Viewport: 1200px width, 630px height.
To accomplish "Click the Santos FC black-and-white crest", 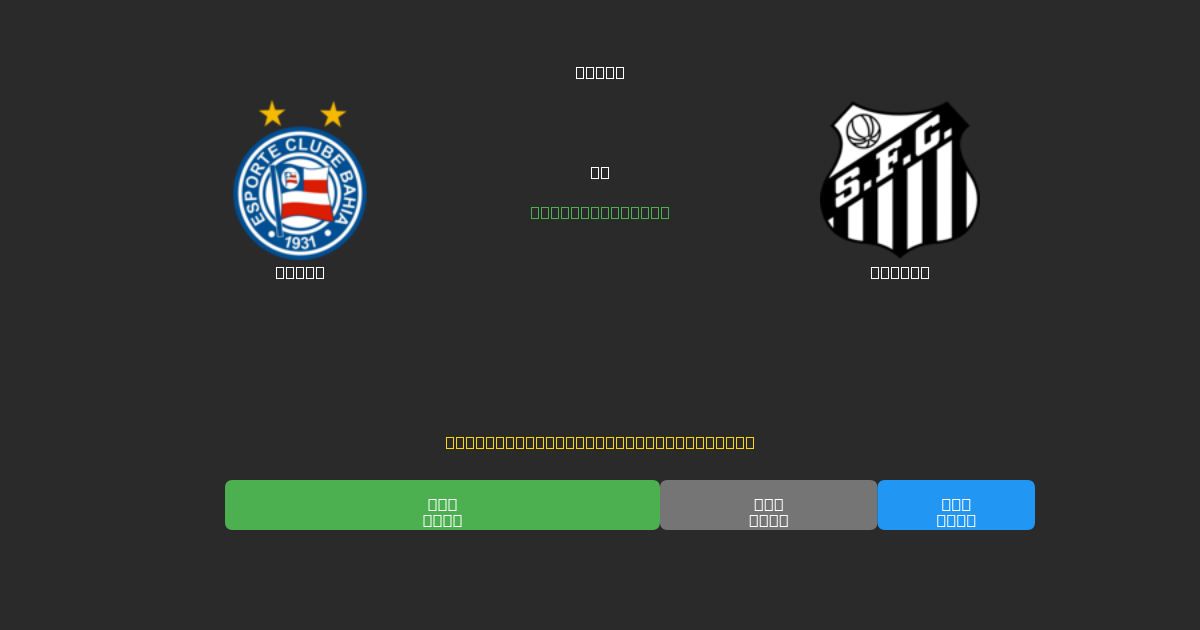I will (x=899, y=180).
